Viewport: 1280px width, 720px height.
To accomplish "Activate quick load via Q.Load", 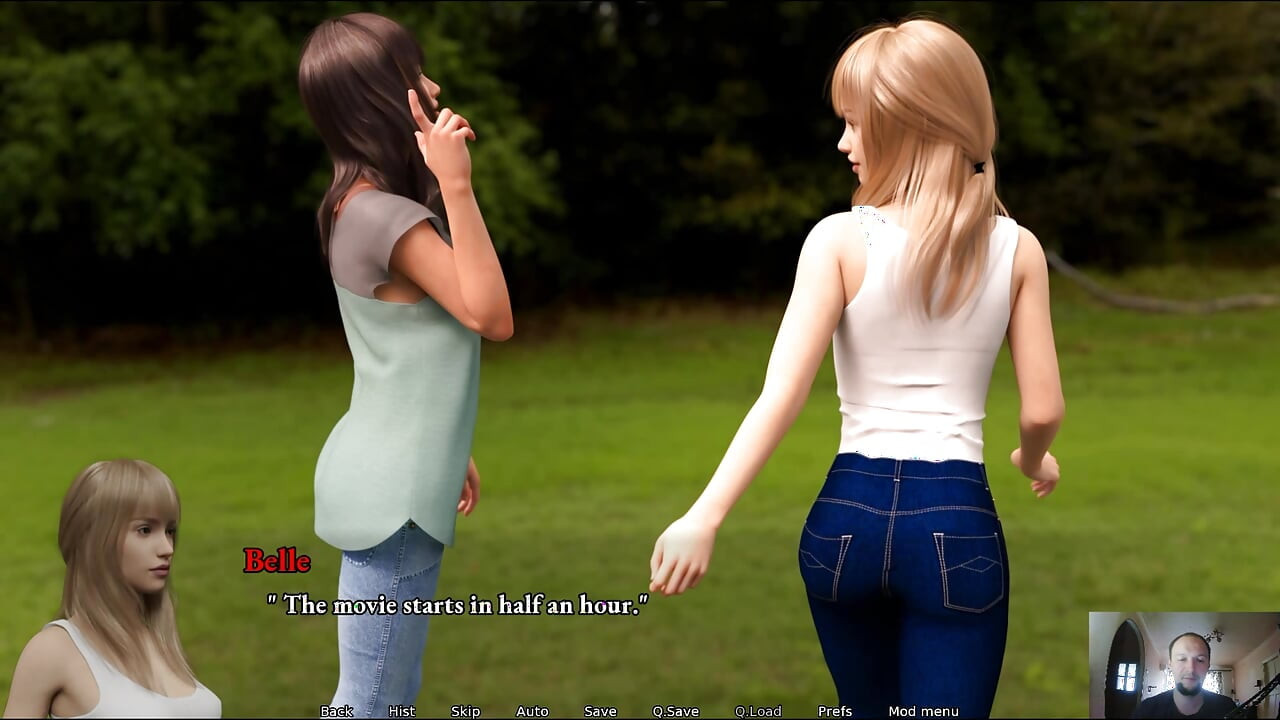I will point(757,711).
